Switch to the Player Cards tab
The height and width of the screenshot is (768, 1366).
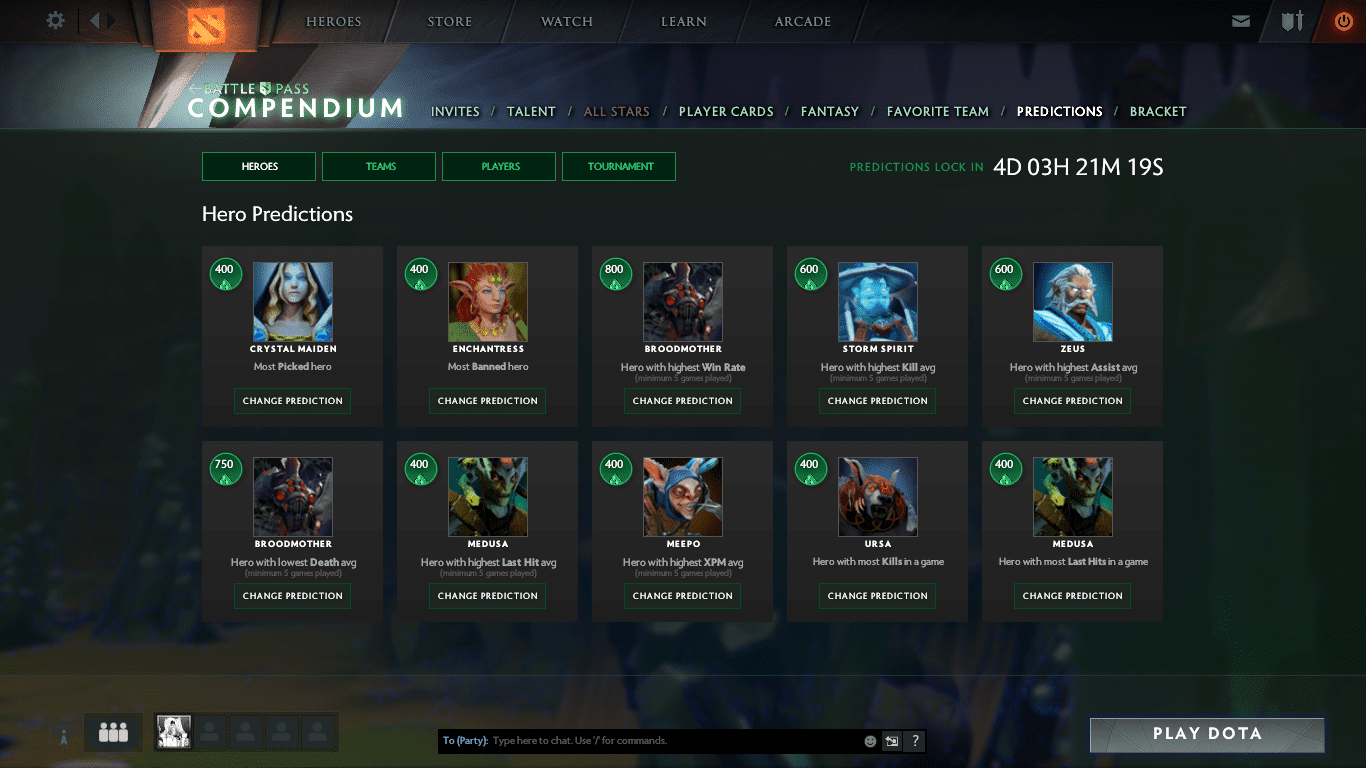pyautogui.click(x=726, y=112)
